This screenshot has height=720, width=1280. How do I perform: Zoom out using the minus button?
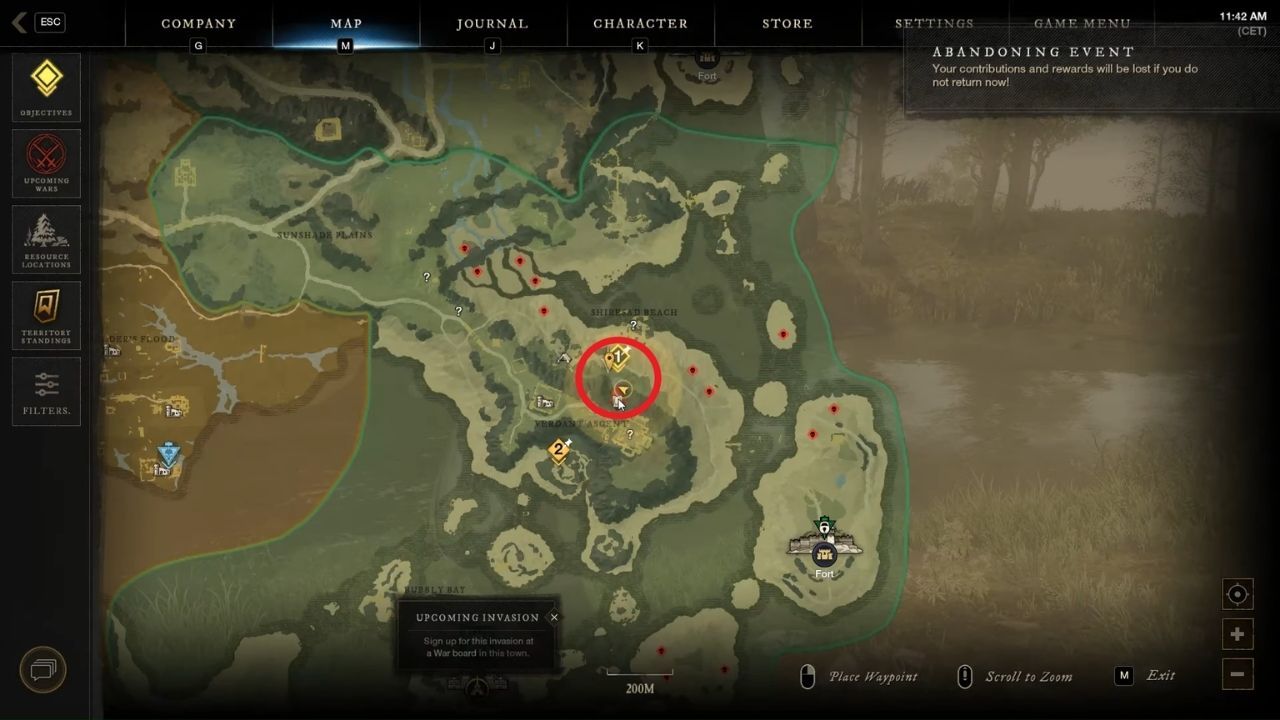pyautogui.click(x=1237, y=674)
